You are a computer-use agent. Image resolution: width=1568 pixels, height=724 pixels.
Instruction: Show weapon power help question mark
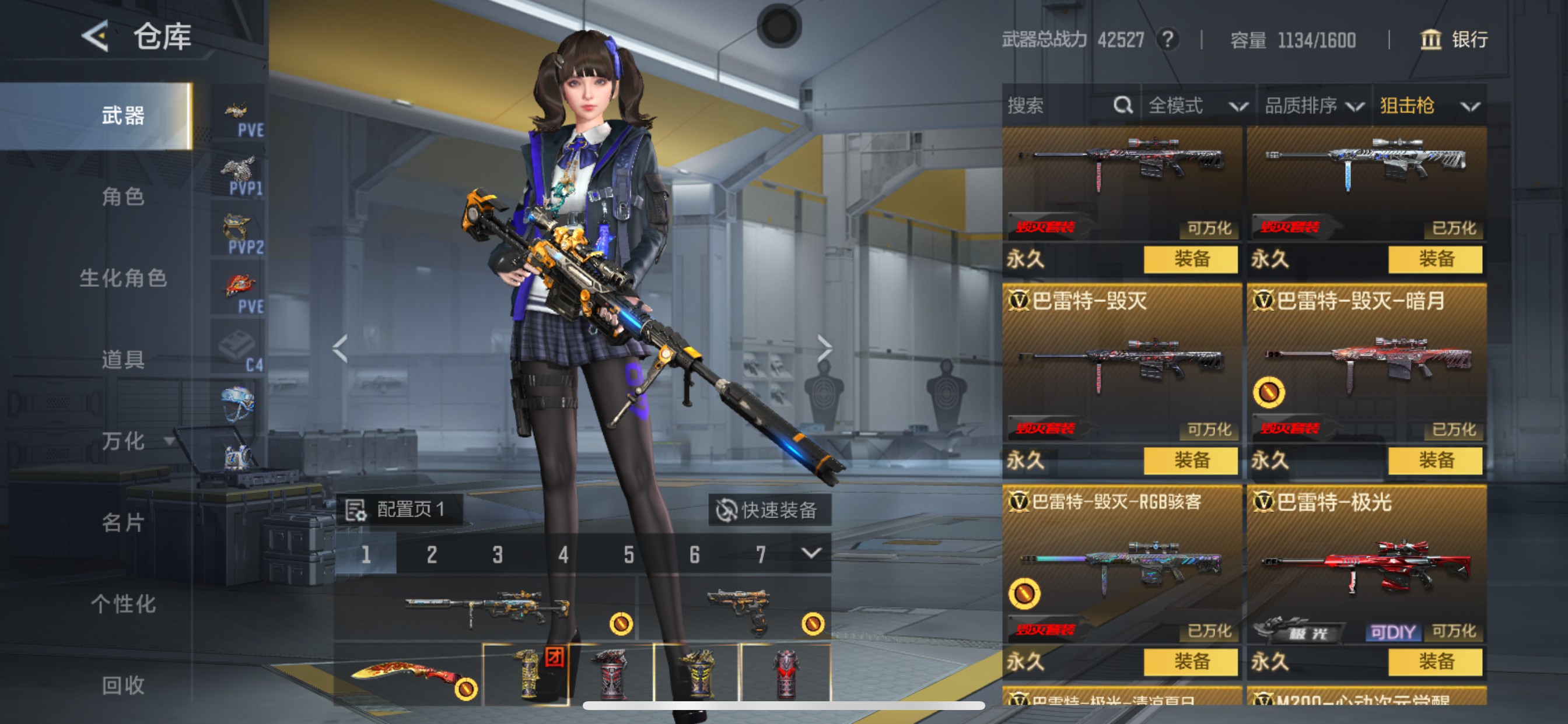pyautogui.click(x=1167, y=40)
